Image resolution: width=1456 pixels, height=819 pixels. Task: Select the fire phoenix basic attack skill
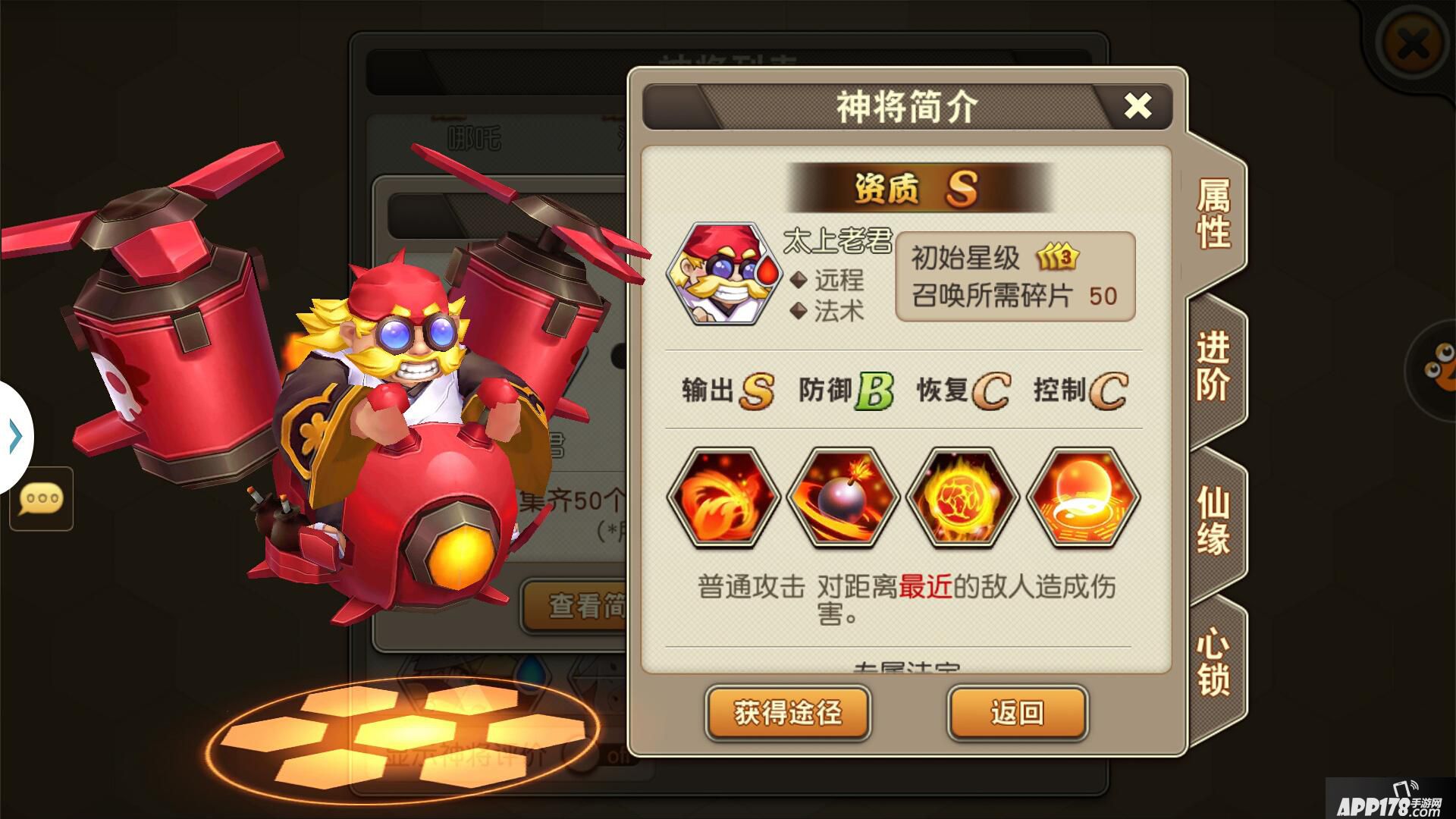click(x=723, y=498)
